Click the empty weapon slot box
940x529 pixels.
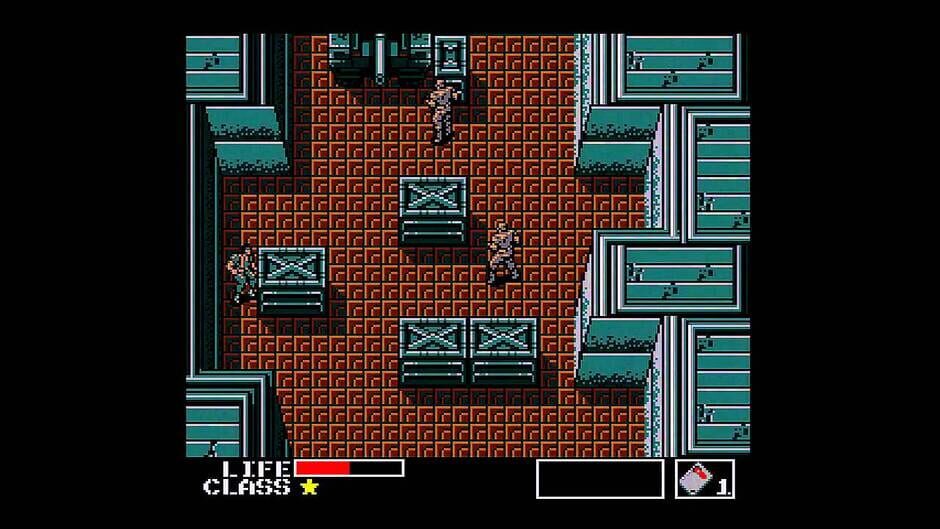(599, 479)
